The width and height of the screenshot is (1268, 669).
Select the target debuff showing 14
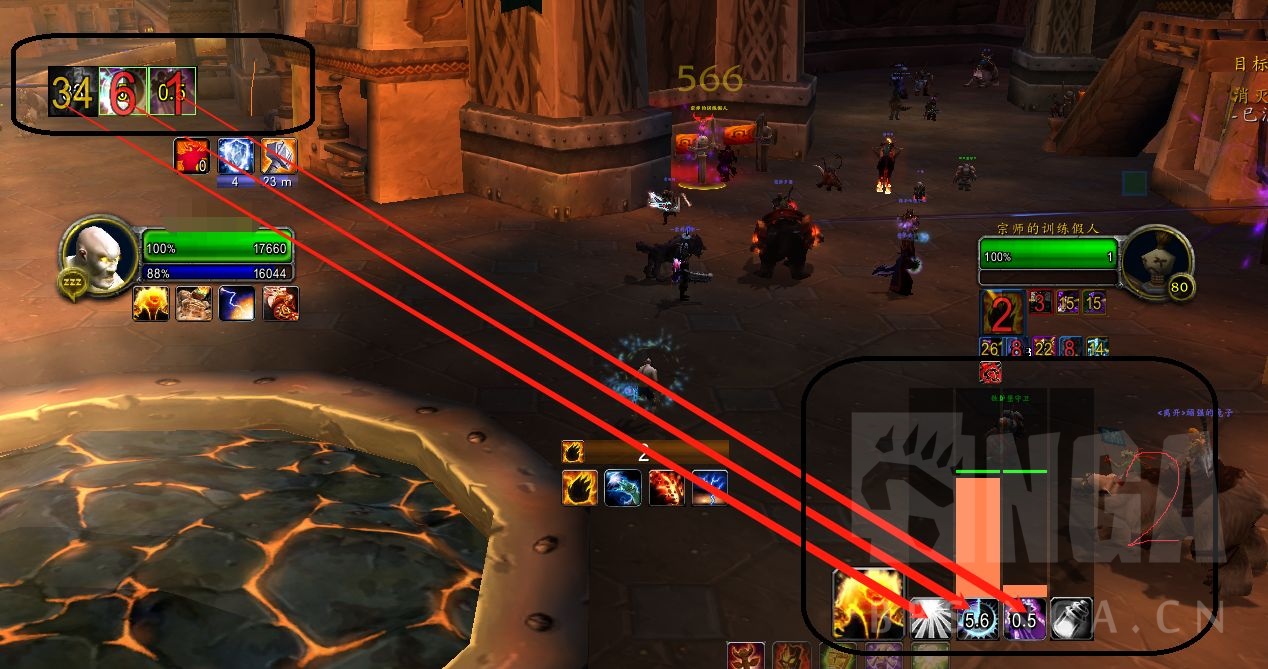coord(1096,347)
